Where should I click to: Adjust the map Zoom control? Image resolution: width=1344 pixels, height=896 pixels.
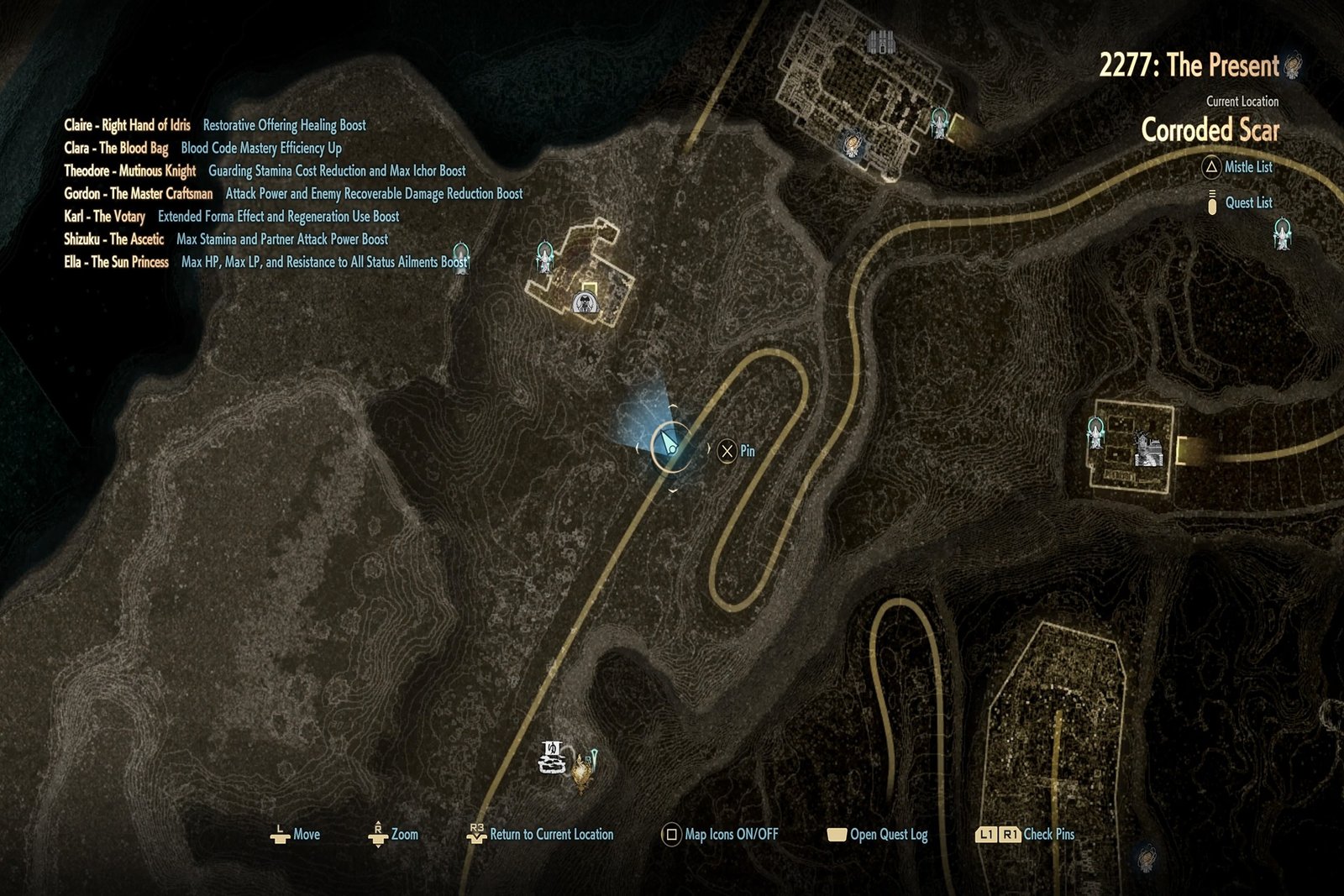pyautogui.click(x=391, y=835)
